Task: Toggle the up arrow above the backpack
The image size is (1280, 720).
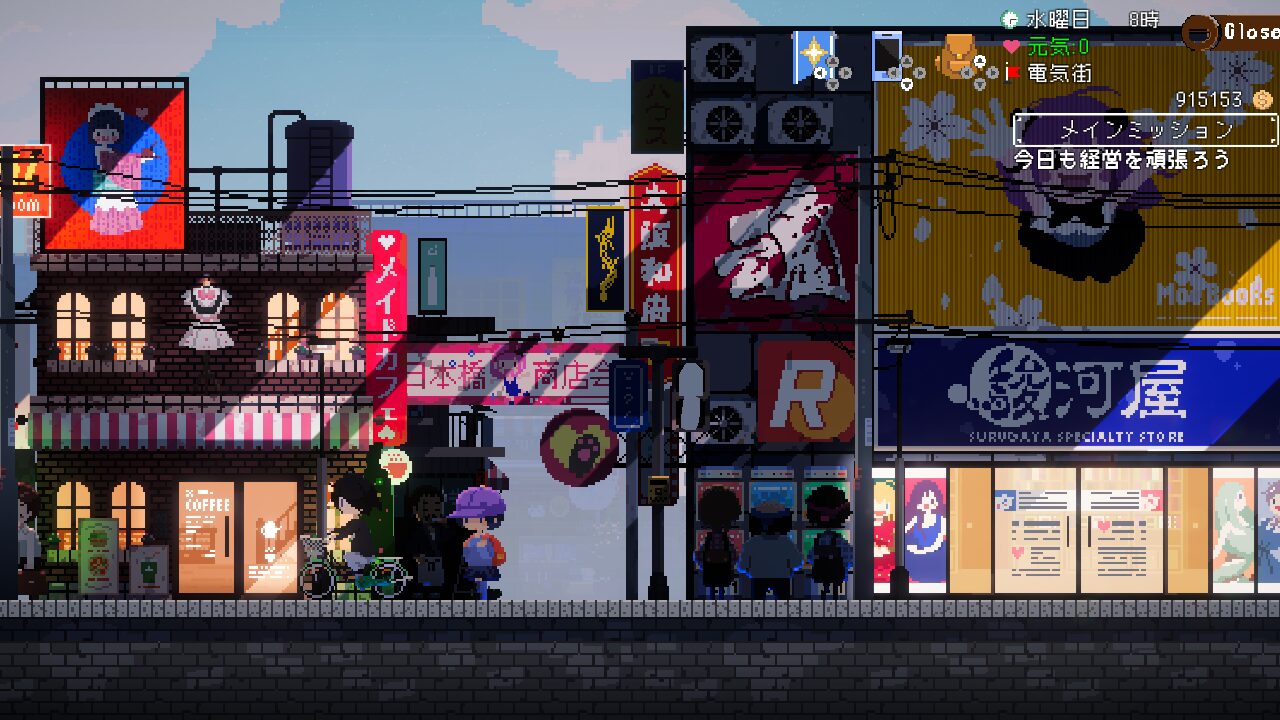Action: 980,61
